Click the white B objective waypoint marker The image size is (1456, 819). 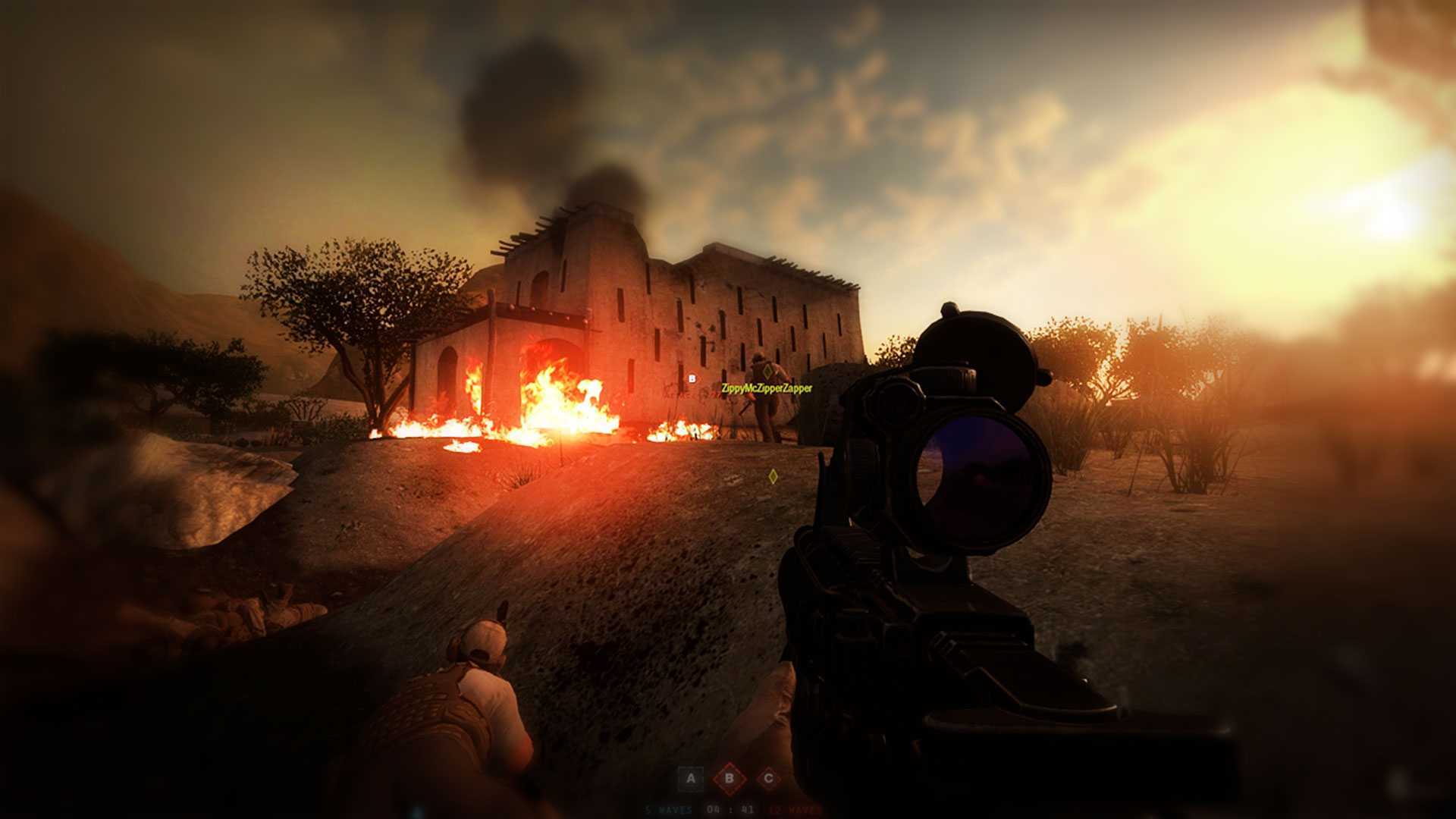pos(692,378)
